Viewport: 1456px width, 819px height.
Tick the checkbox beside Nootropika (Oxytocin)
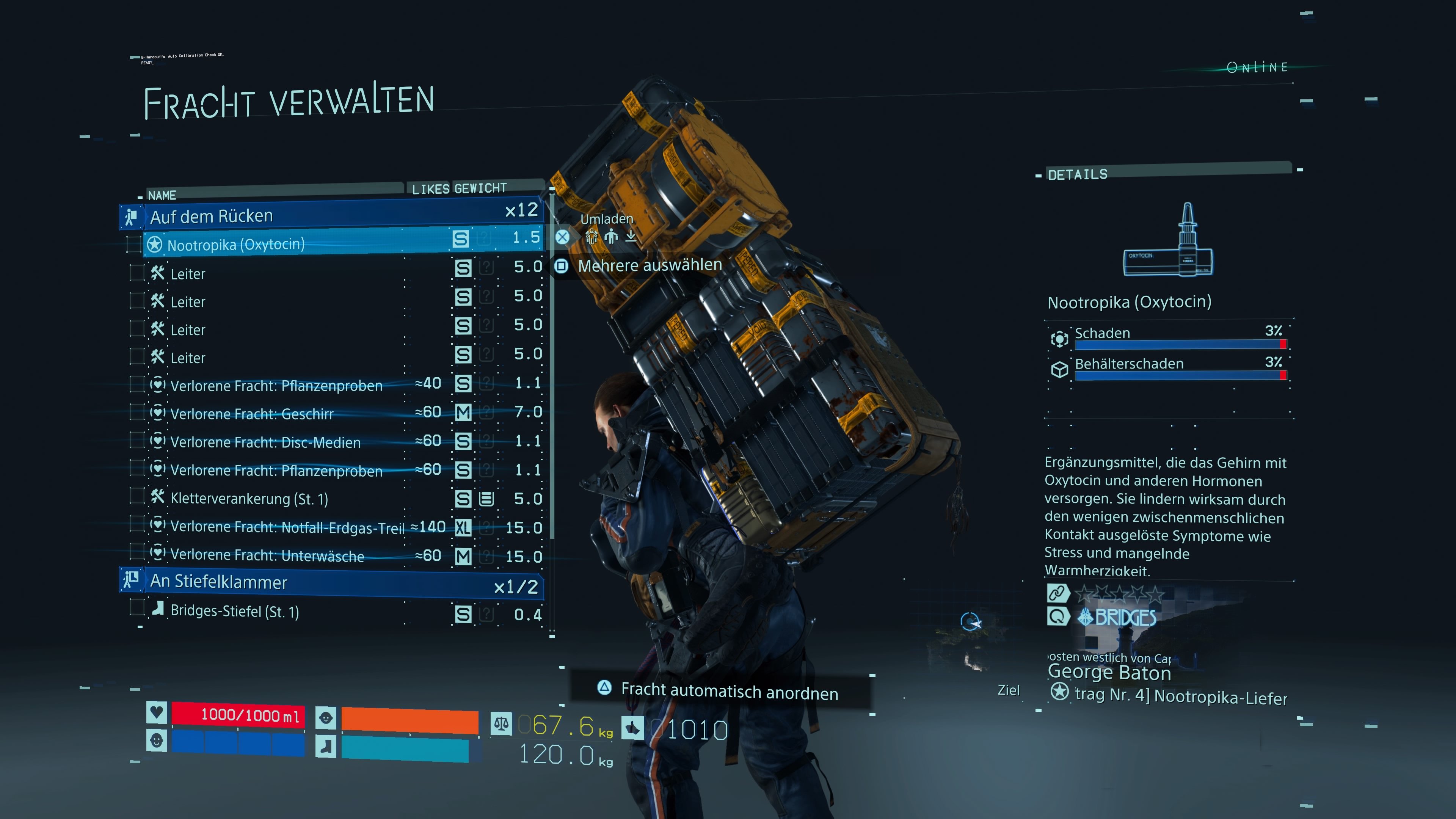pos(135,244)
